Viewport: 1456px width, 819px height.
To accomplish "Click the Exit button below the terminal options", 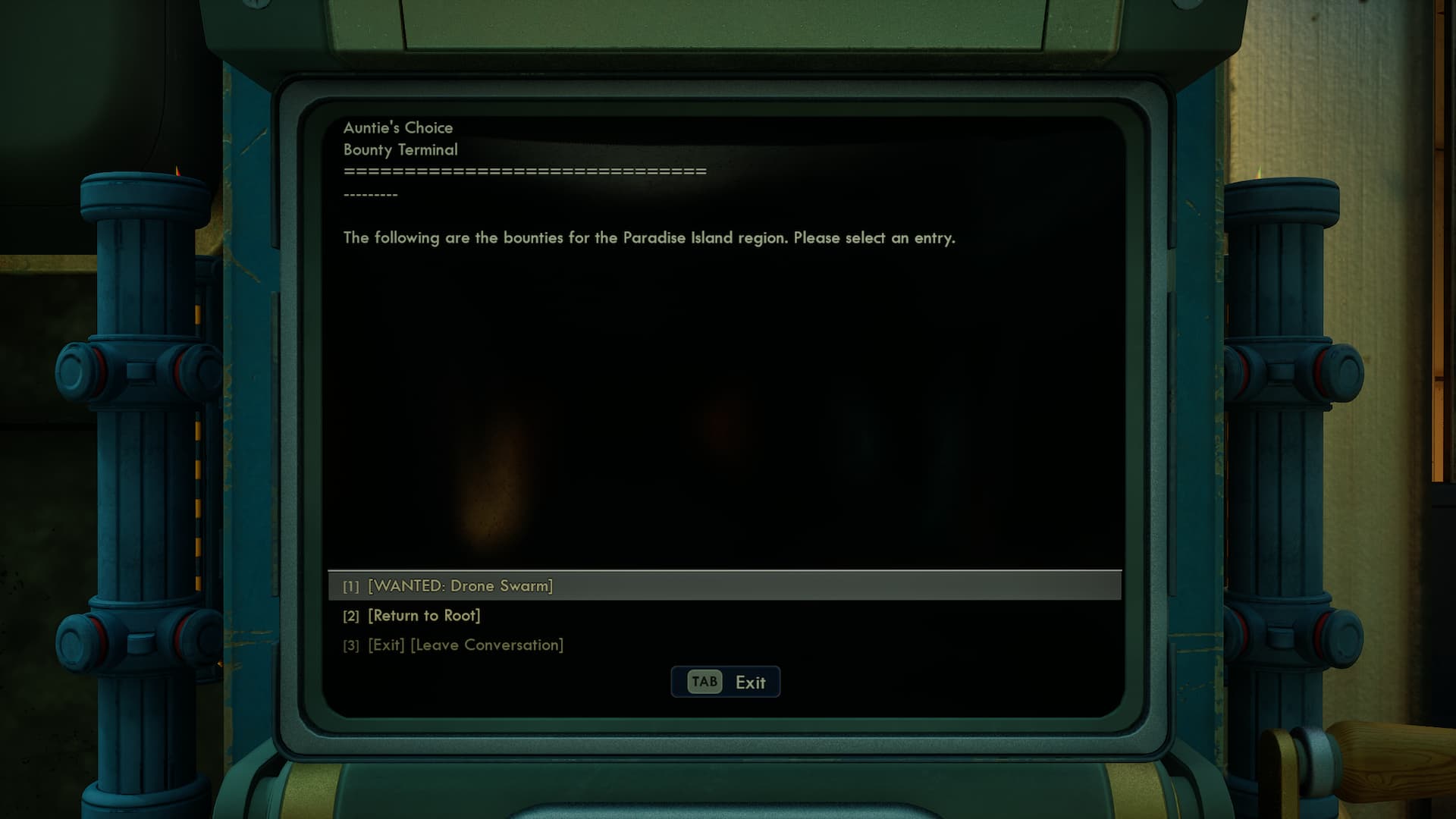I will tap(726, 682).
